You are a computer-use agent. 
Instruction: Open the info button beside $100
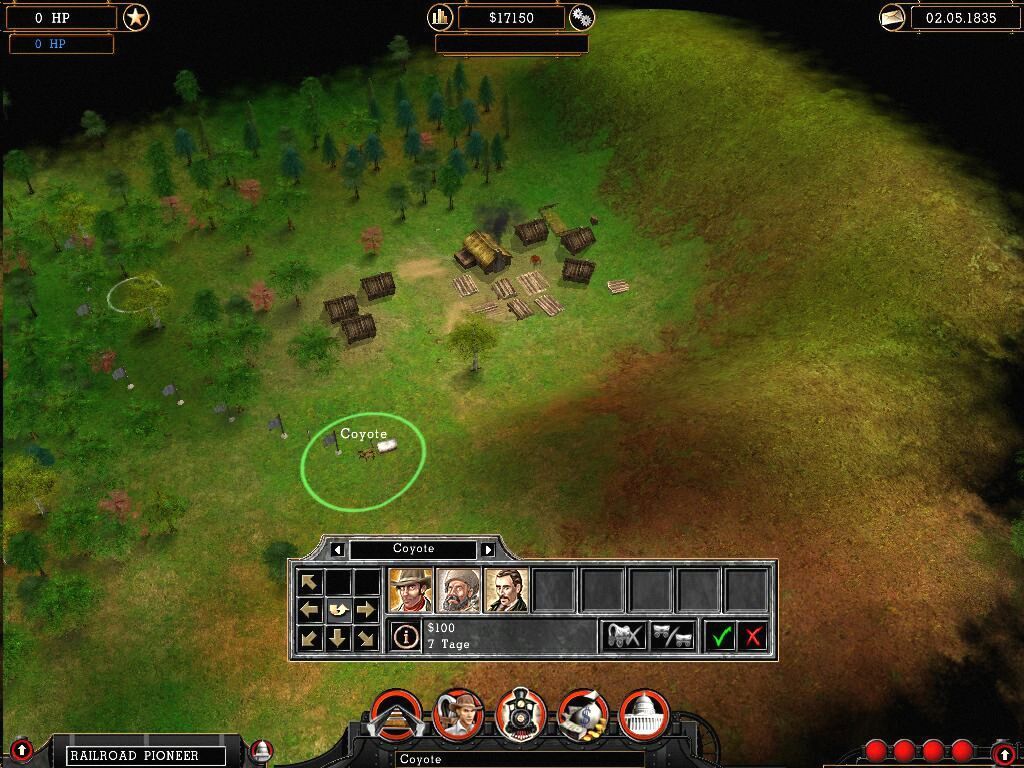405,636
